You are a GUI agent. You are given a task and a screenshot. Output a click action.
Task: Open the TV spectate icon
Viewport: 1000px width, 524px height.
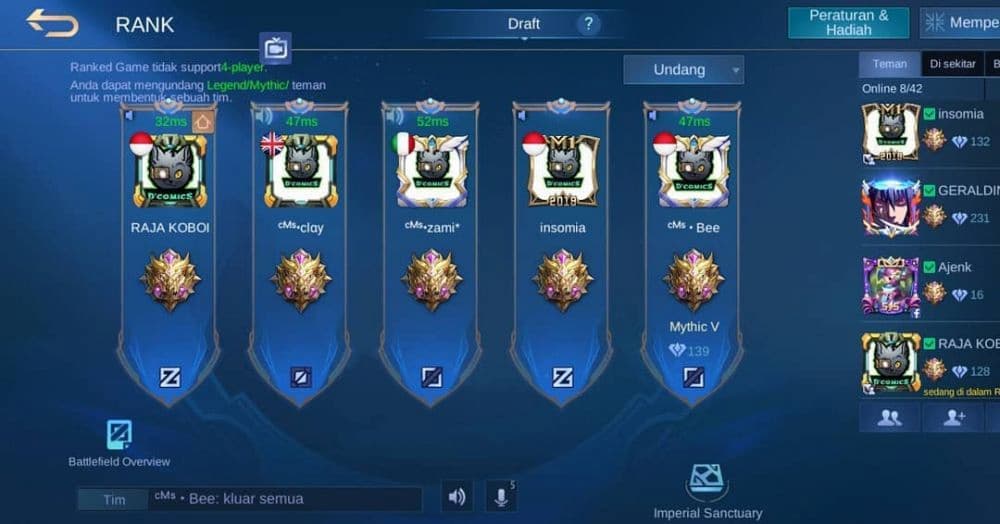pyautogui.click(x=275, y=47)
